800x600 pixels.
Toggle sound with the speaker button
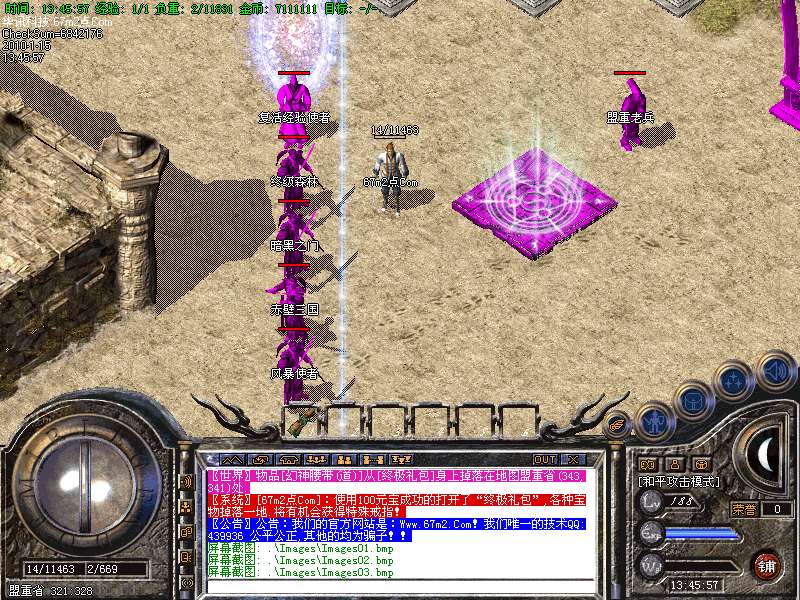[775, 369]
